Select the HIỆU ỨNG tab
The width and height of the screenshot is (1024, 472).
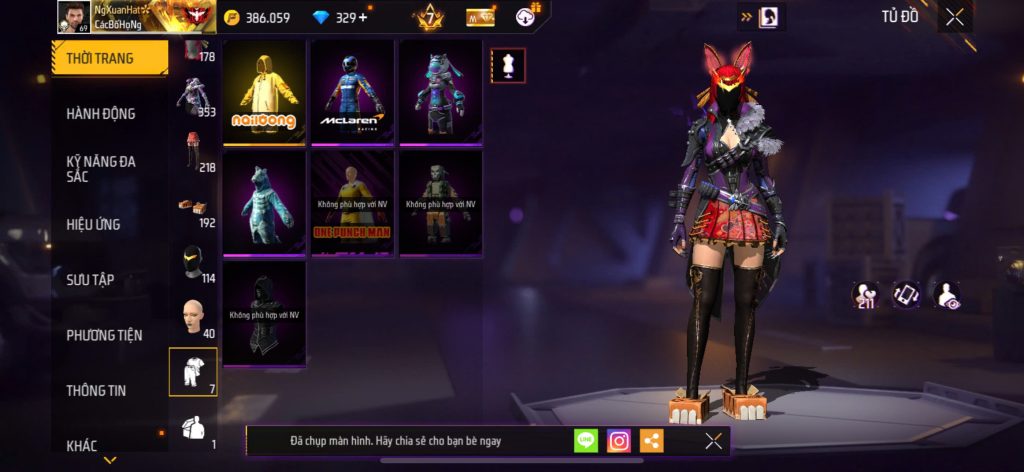pos(94,224)
